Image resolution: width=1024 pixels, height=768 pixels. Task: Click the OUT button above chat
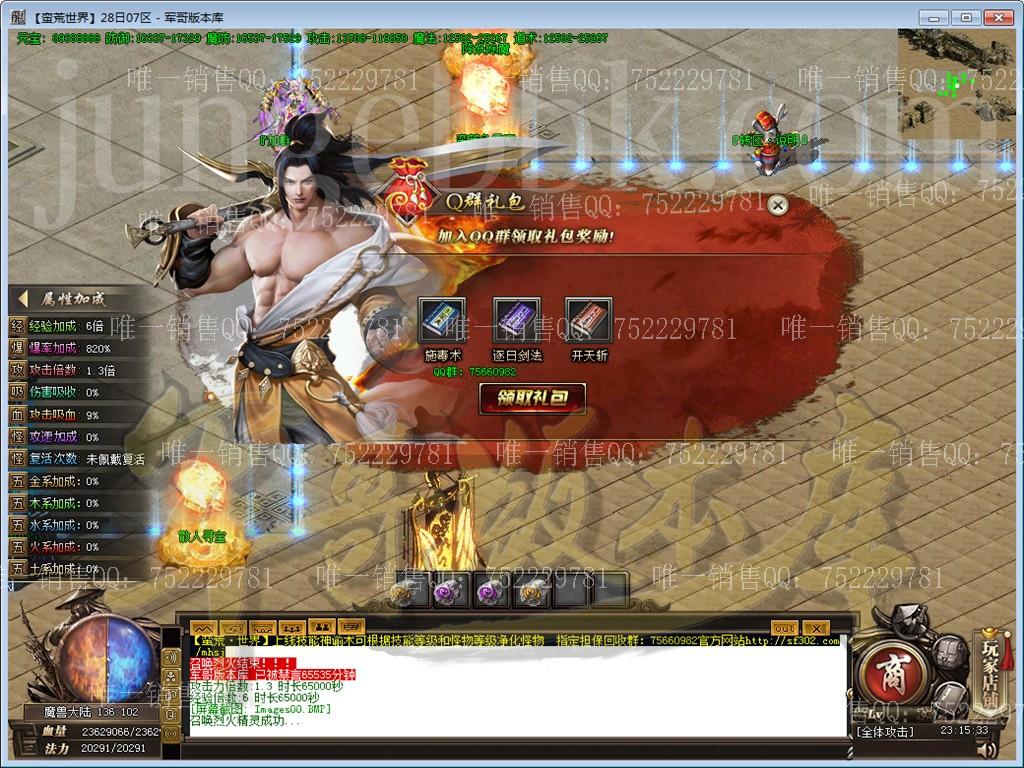(784, 628)
